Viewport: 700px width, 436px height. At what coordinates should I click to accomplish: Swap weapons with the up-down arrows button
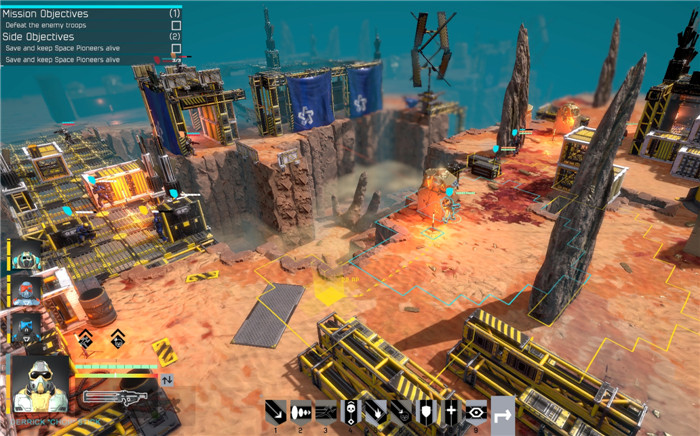coord(166,380)
